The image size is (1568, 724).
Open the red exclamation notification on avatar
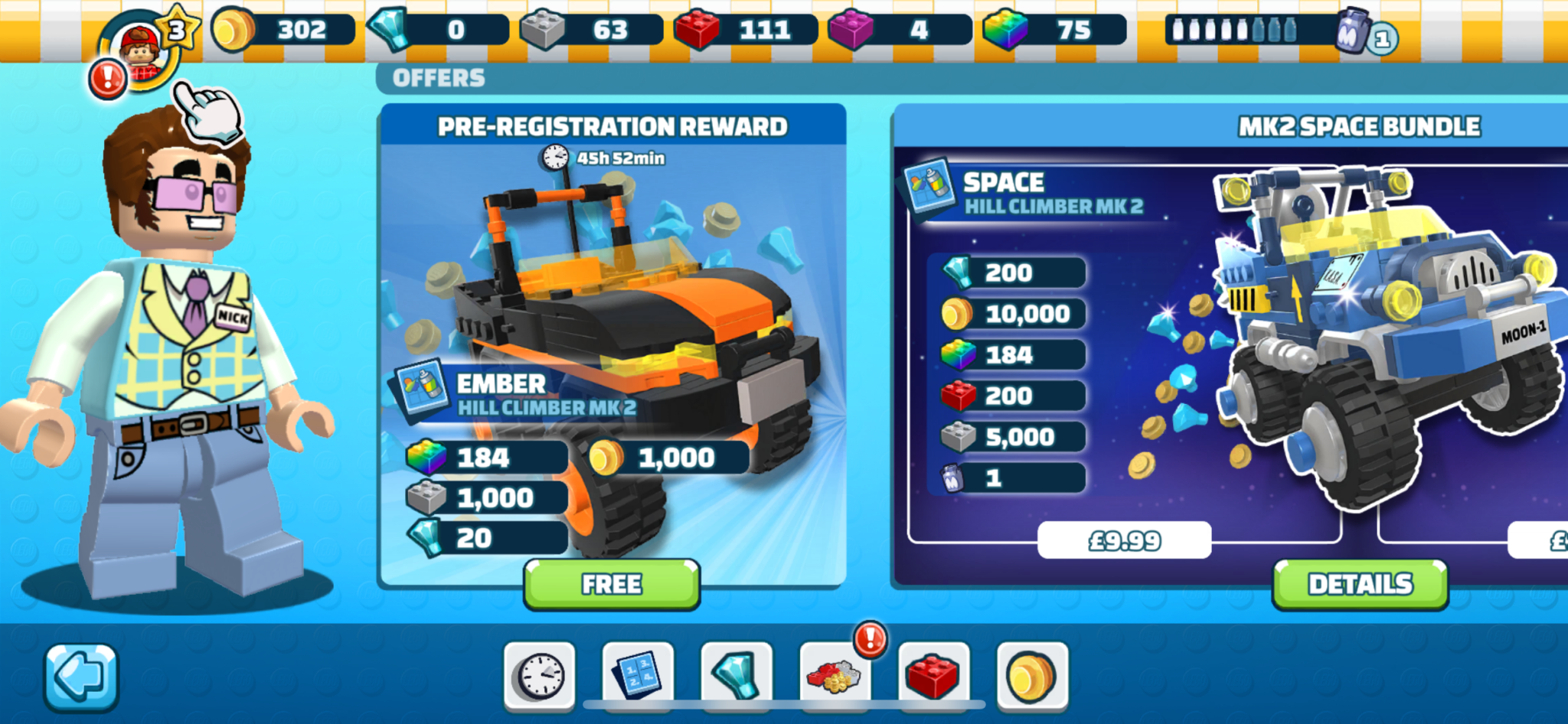(107, 77)
